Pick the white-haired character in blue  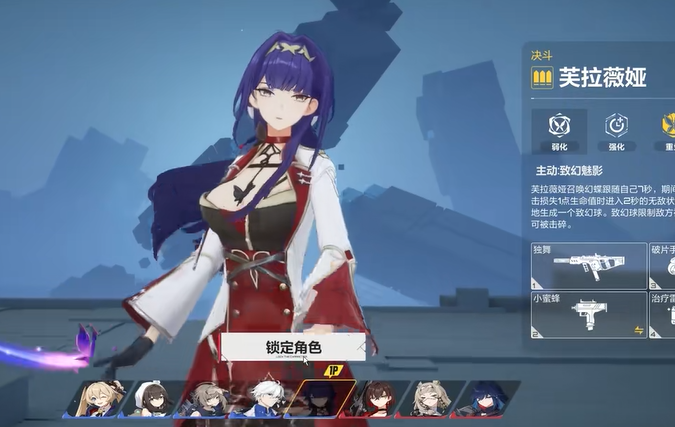(x=263, y=398)
